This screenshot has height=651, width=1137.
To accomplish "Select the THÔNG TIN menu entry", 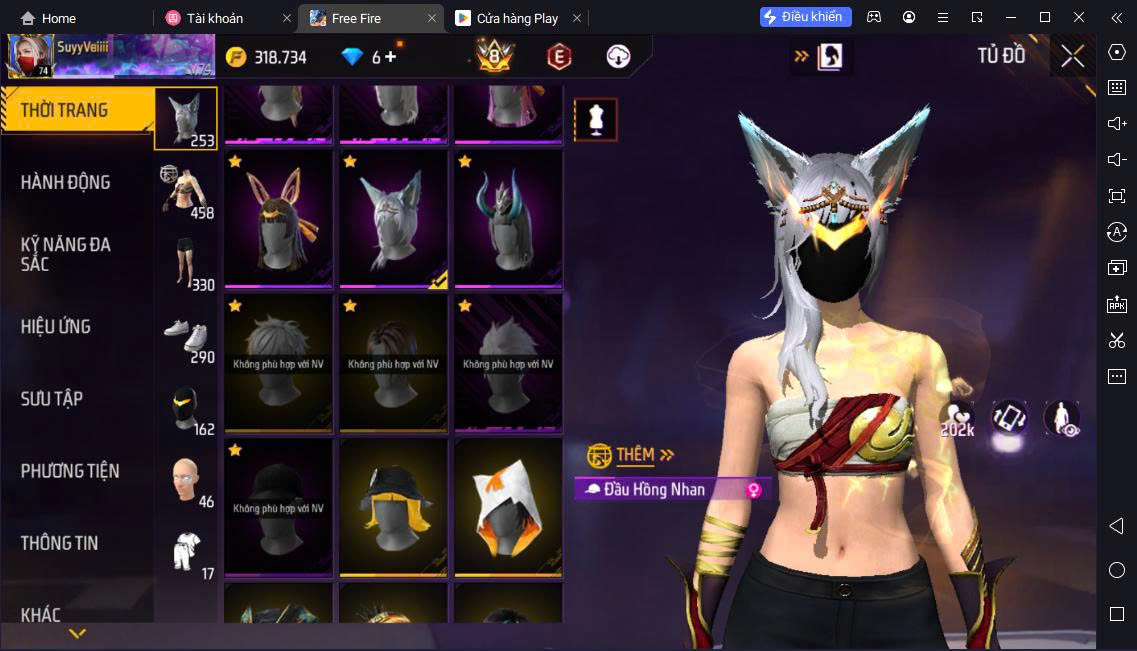I will (x=60, y=543).
